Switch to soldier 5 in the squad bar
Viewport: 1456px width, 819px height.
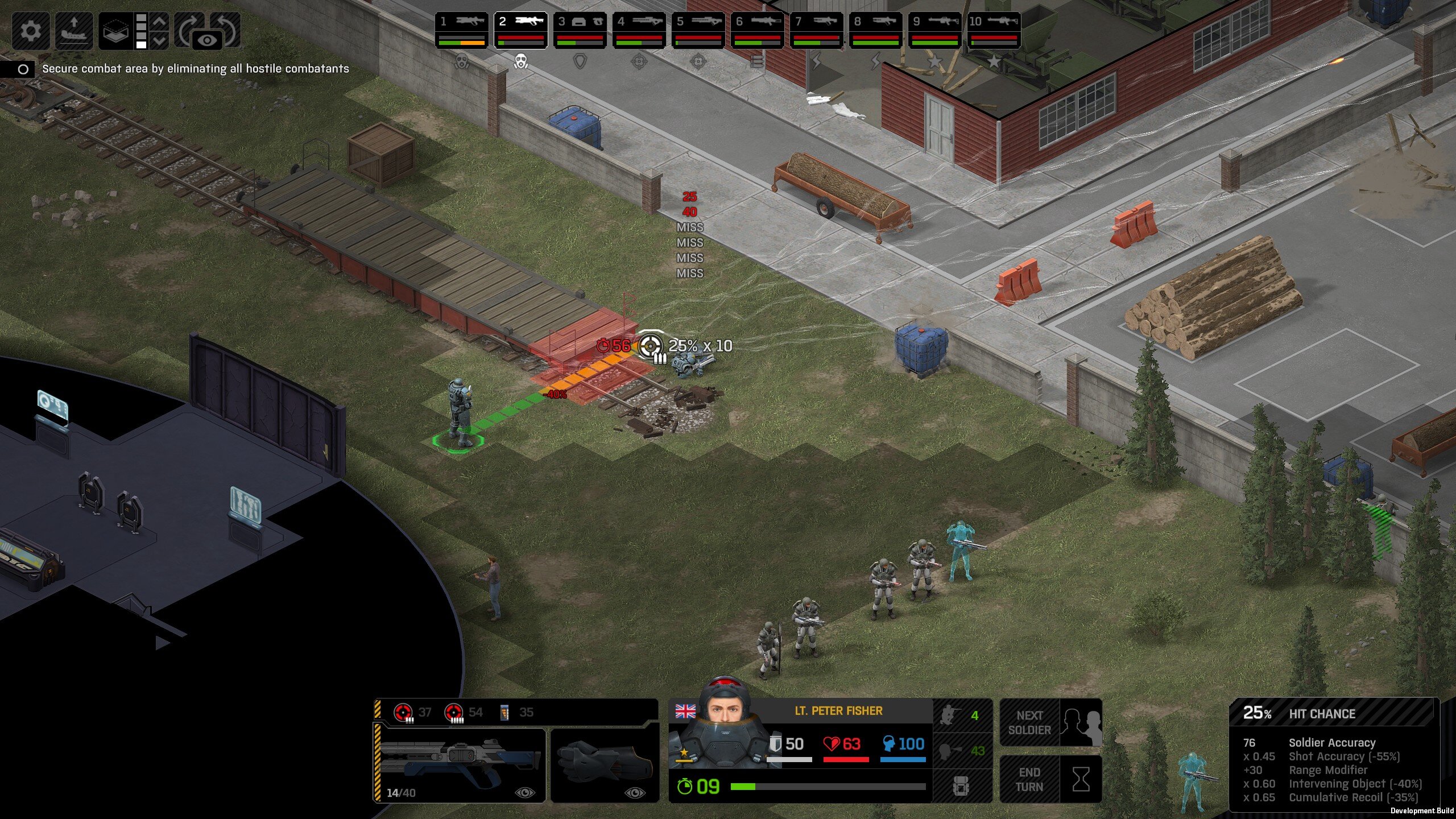(698, 30)
